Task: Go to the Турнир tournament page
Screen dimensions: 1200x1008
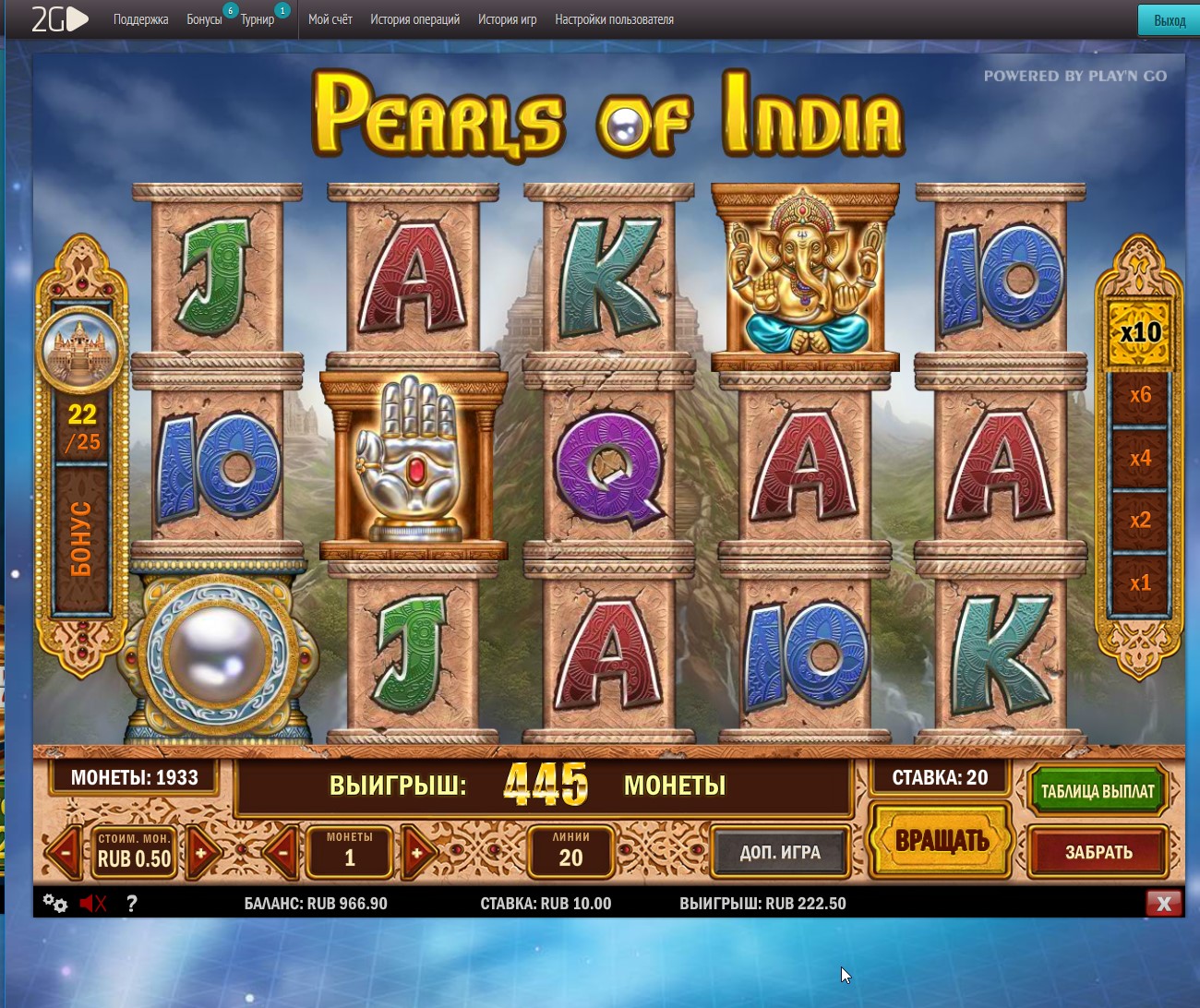Action: [x=258, y=19]
